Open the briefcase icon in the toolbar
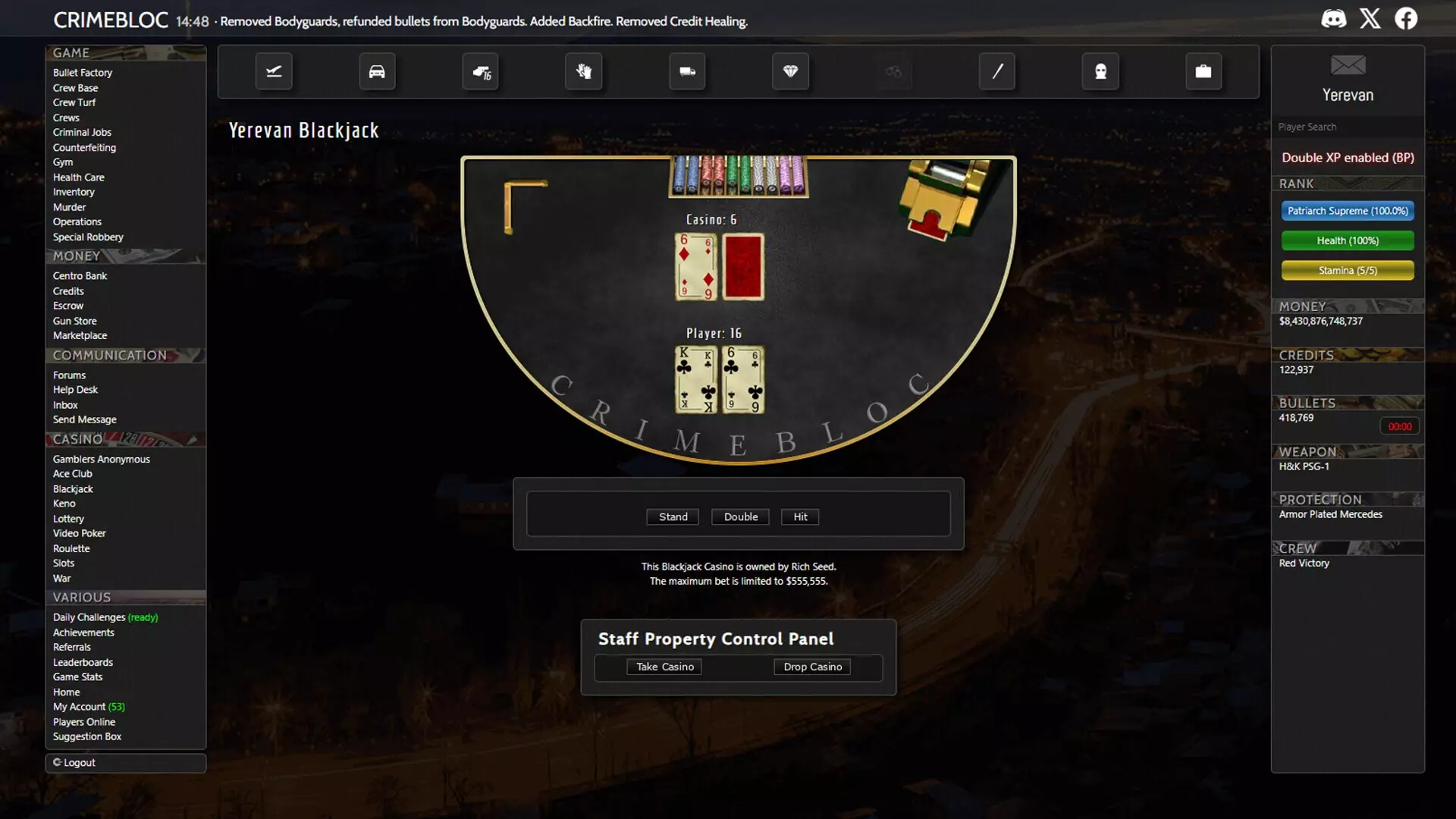 click(x=1203, y=71)
